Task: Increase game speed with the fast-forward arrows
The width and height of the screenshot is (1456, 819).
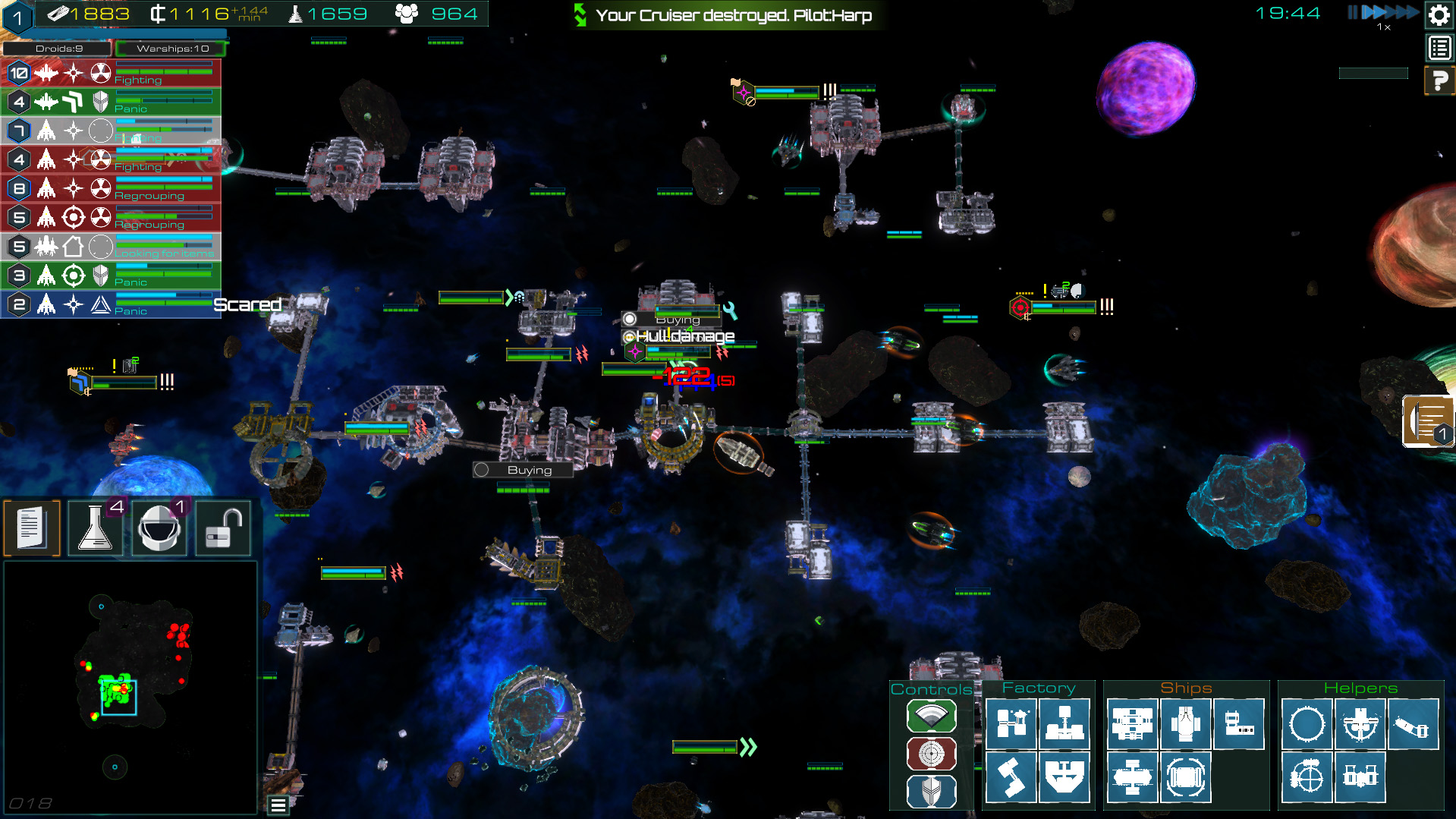Action: pyautogui.click(x=1388, y=12)
